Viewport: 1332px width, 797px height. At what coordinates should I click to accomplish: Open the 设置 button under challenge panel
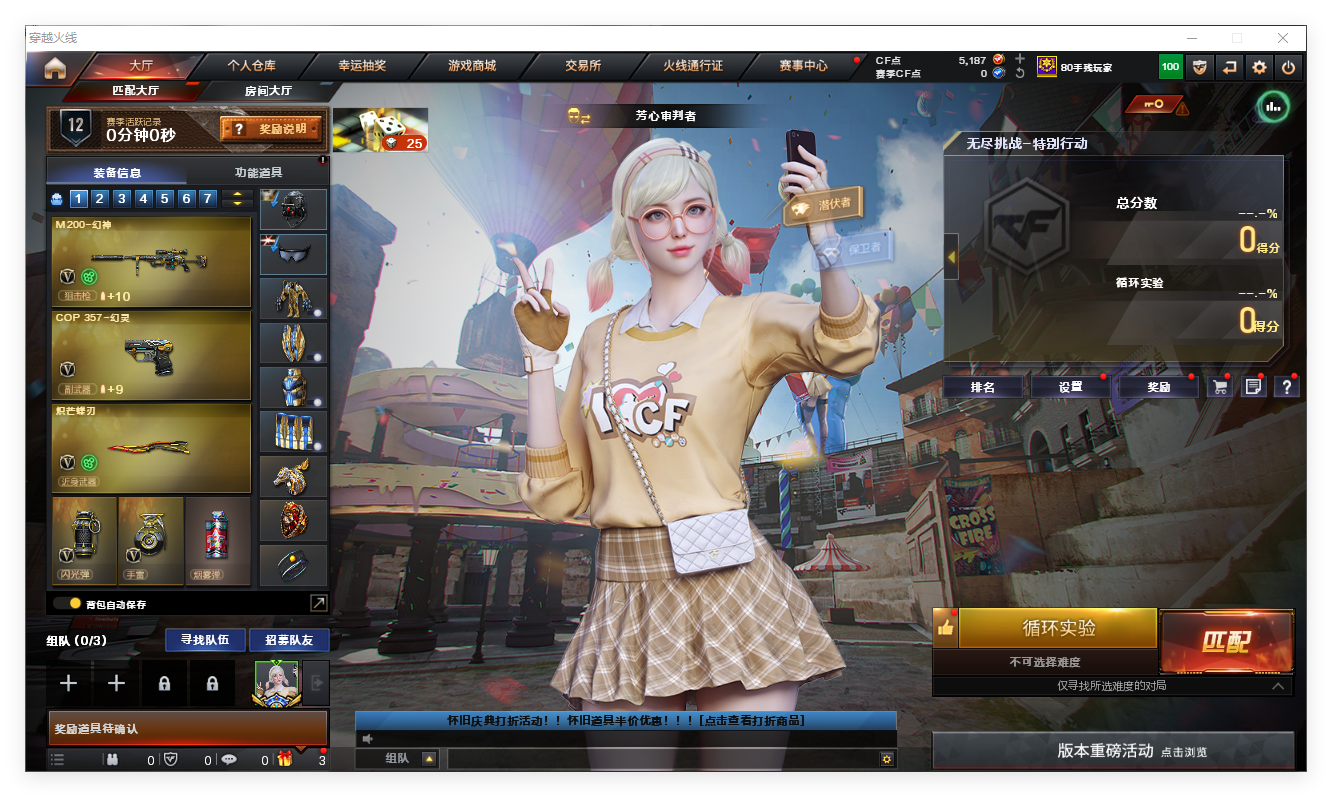tap(1070, 387)
